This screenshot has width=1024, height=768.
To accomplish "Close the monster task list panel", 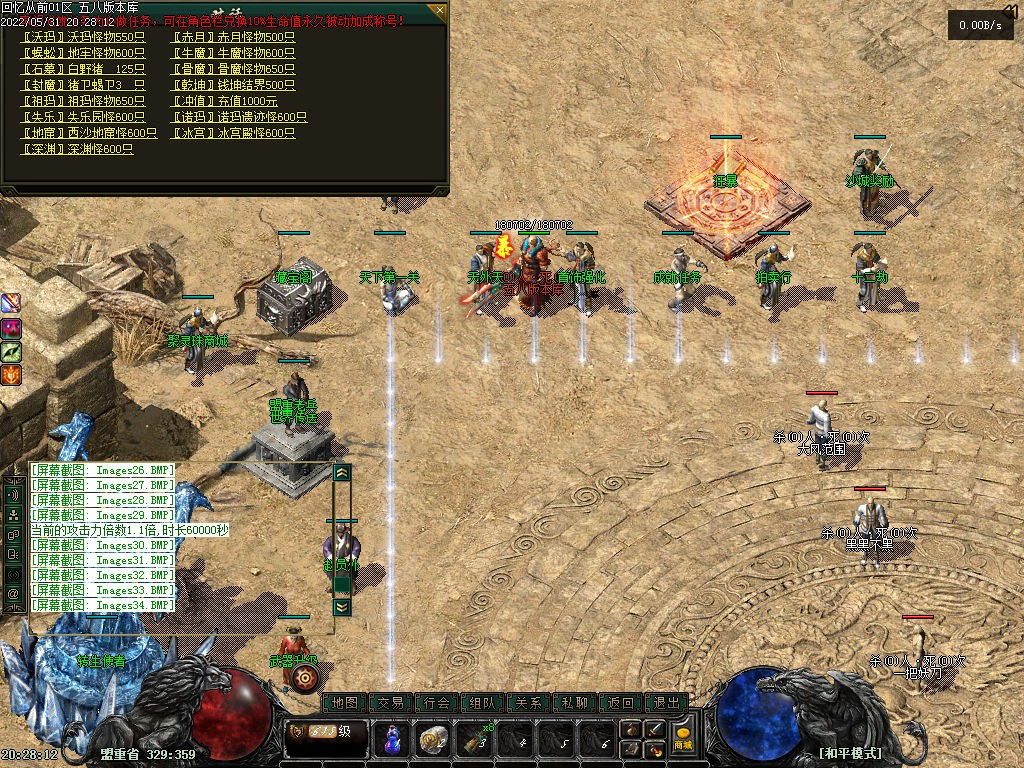I will click(x=438, y=12).
